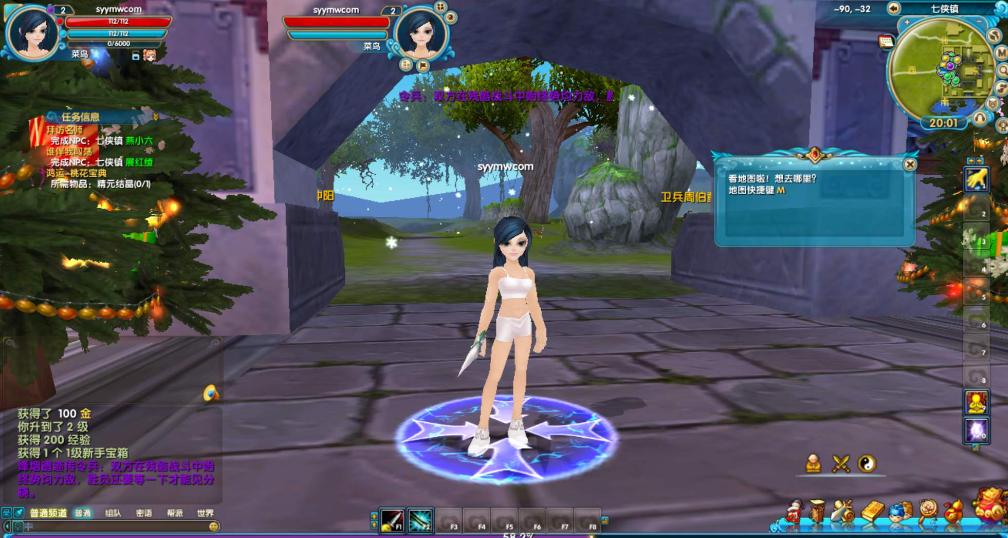The image size is (1008, 538).
Task: Switch to the 组队 chat tab
Action: (113, 513)
